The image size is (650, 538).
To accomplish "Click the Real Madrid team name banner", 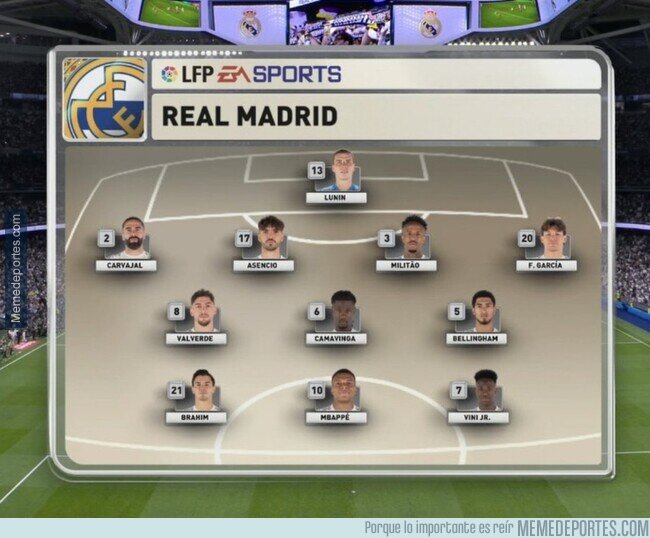I will click(x=376, y=116).
